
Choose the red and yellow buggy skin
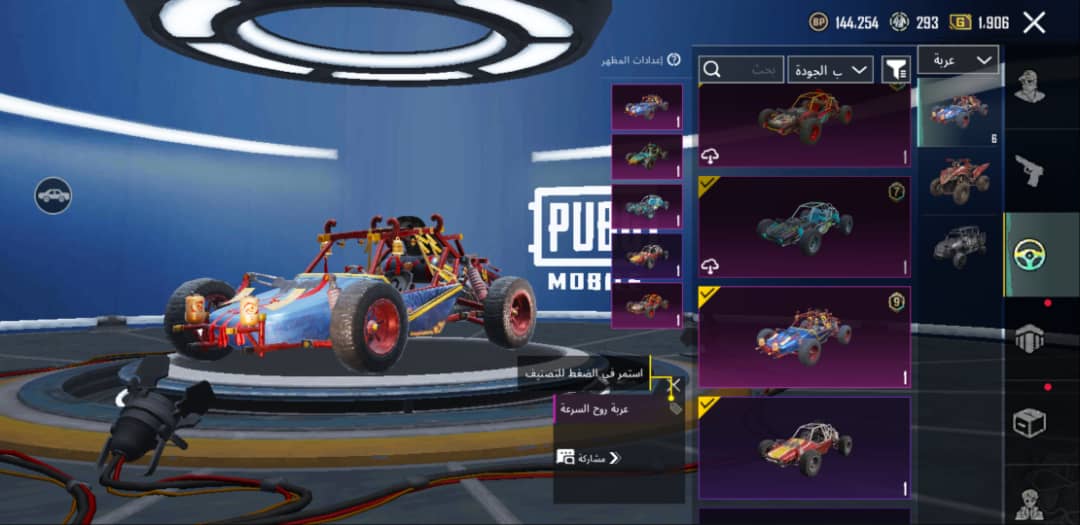click(x=804, y=447)
